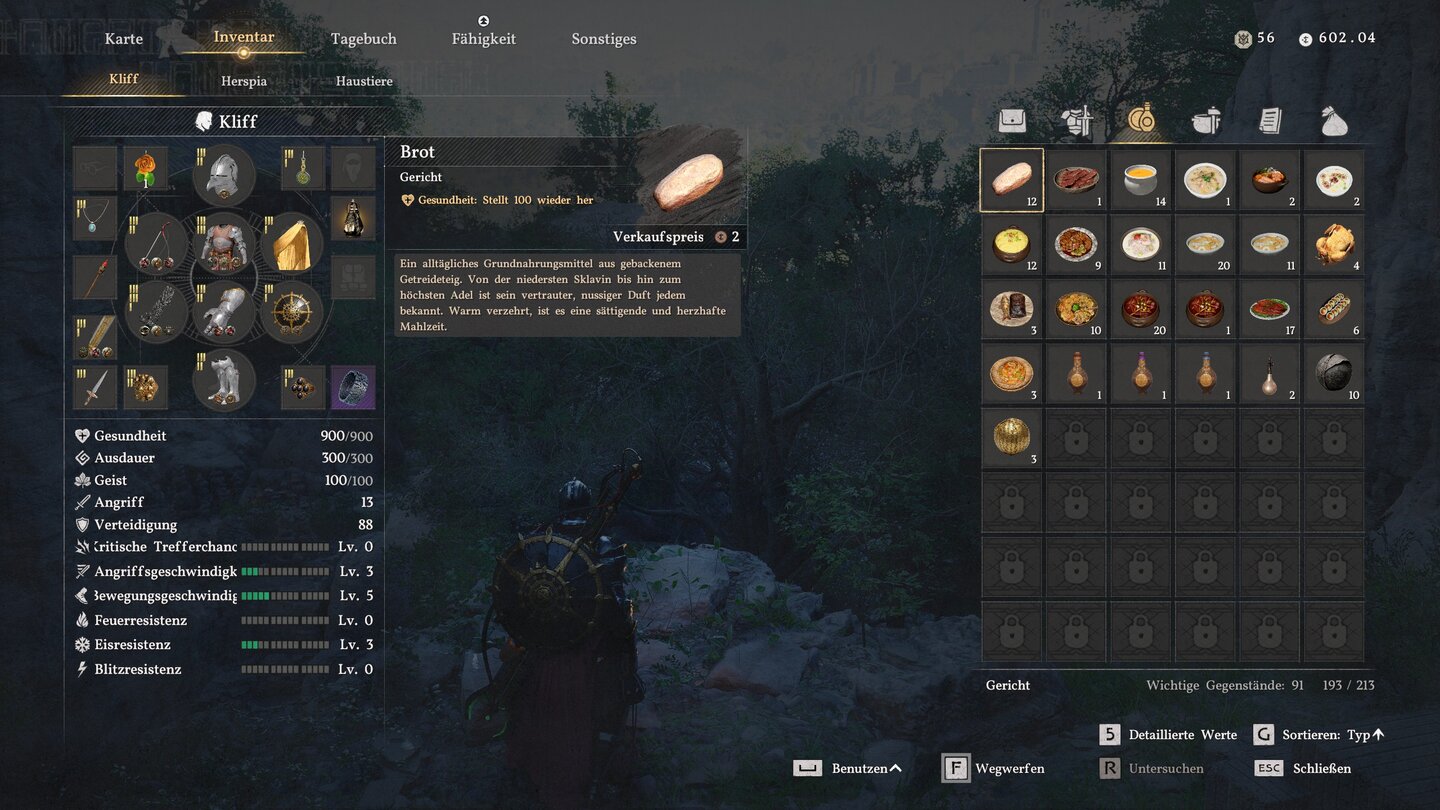Choose the round ornate shield slot

tap(292, 312)
